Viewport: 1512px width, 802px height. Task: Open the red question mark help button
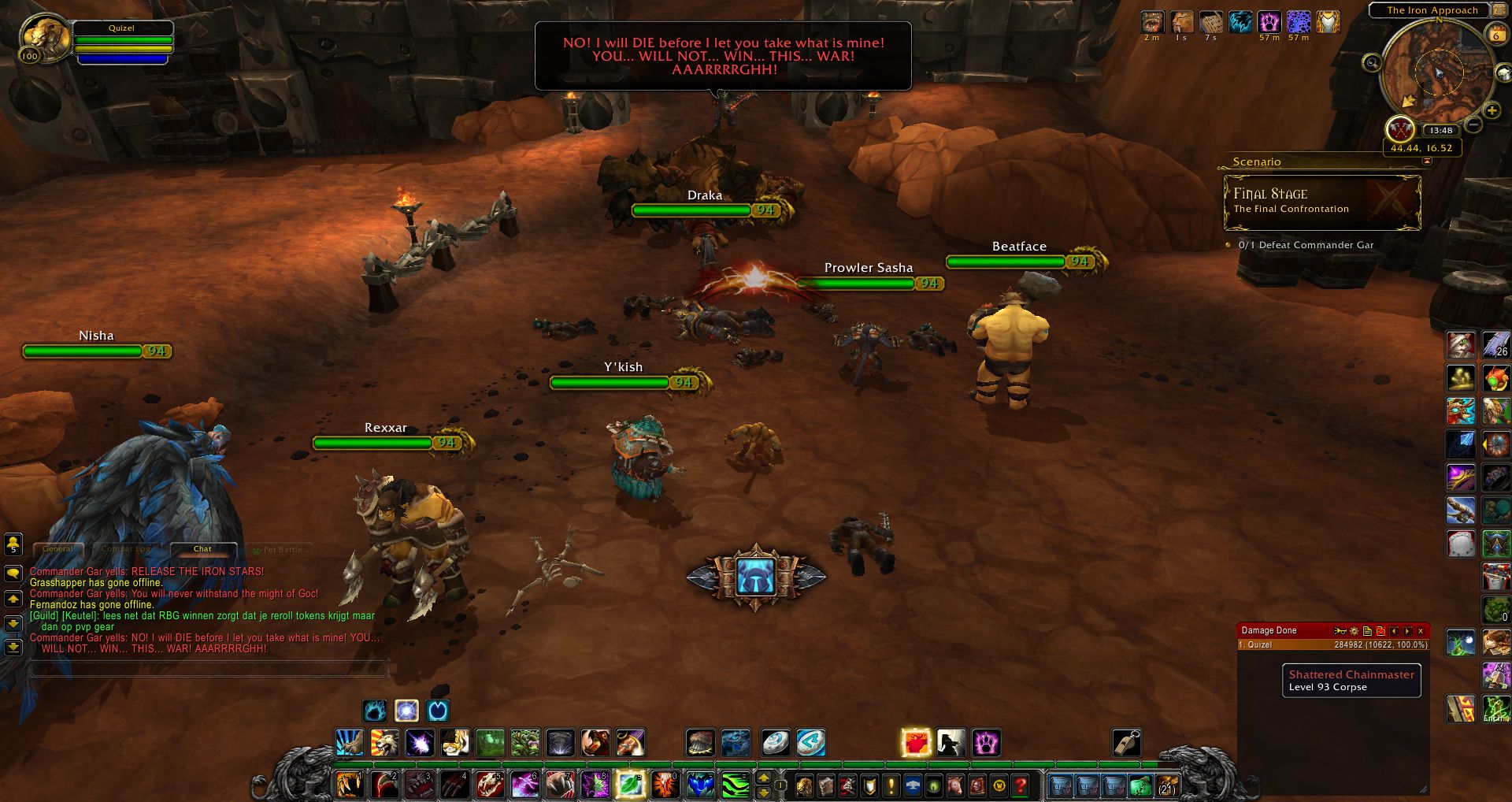tap(1021, 785)
